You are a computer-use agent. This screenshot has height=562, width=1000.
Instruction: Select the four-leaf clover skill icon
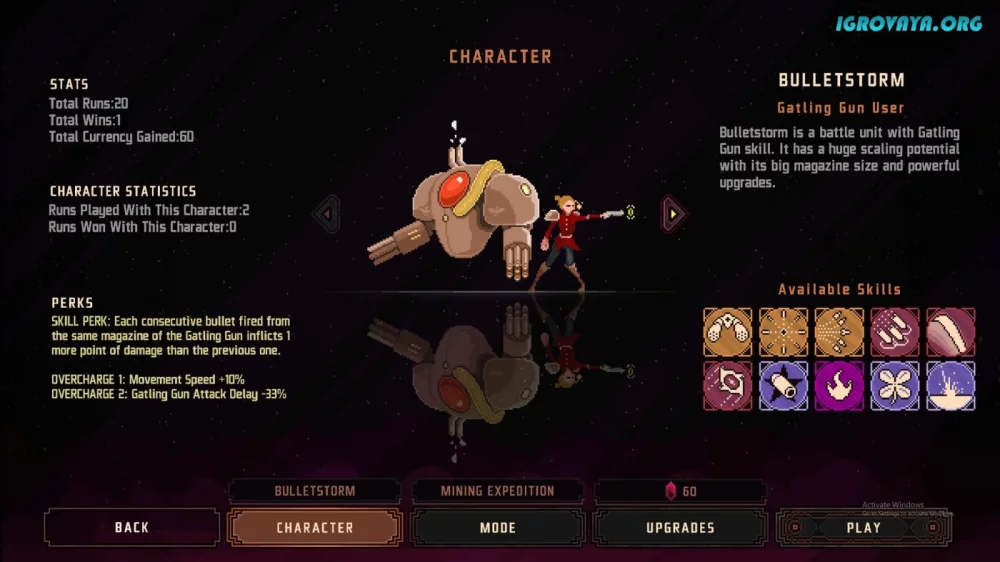pyautogui.click(x=895, y=386)
